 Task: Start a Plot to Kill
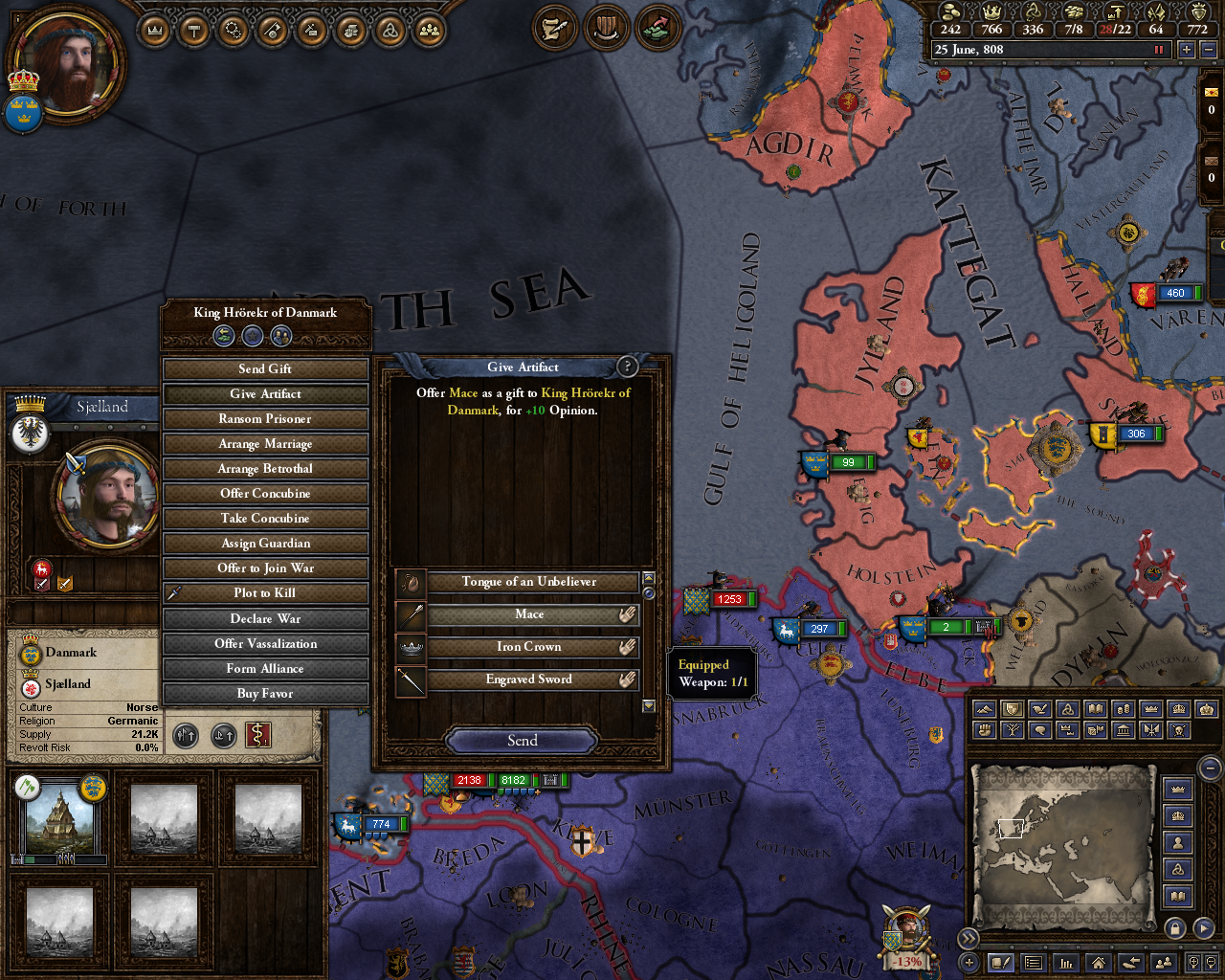(265, 593)
